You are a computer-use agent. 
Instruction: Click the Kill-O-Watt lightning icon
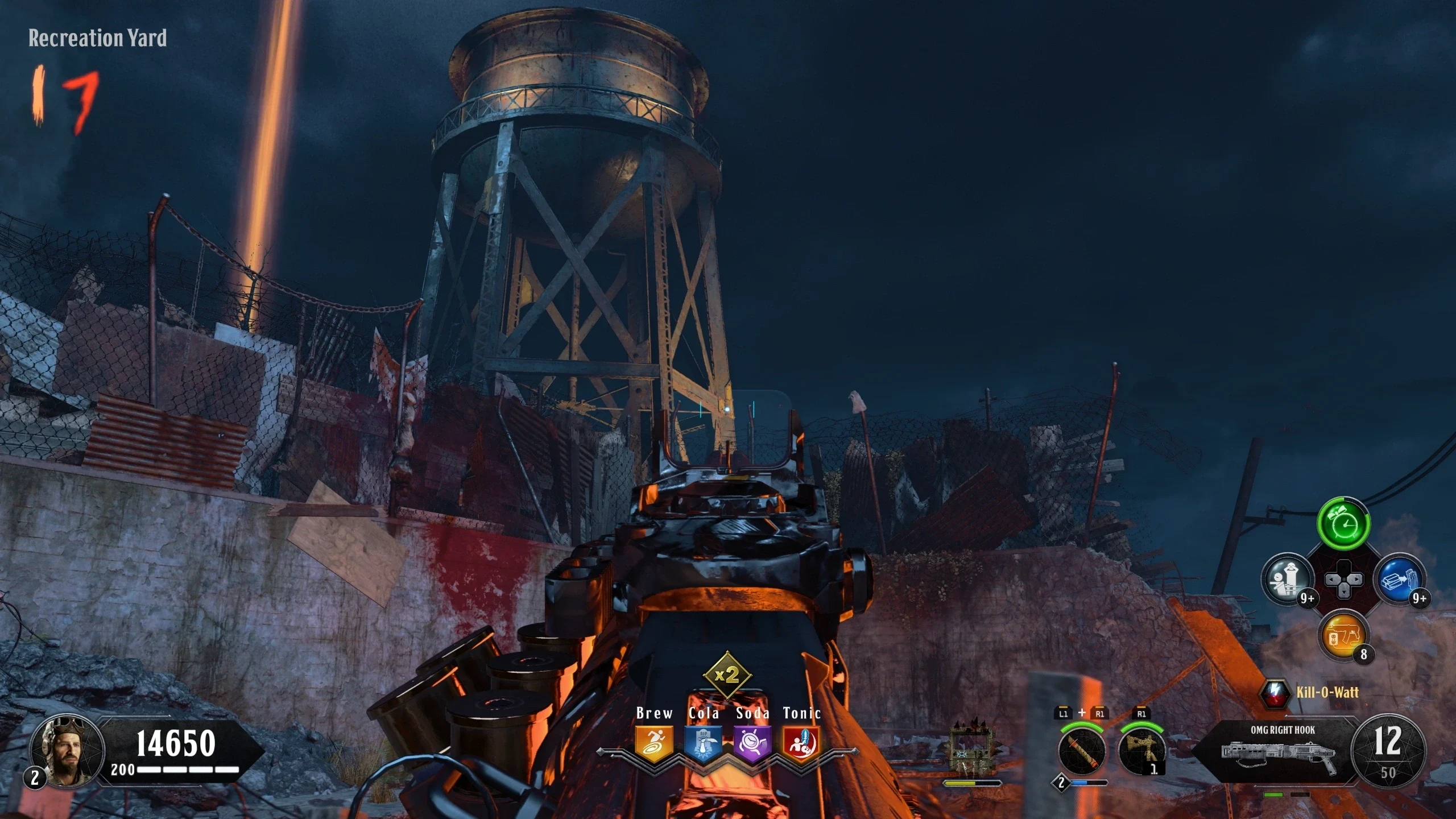(1275, 692)
